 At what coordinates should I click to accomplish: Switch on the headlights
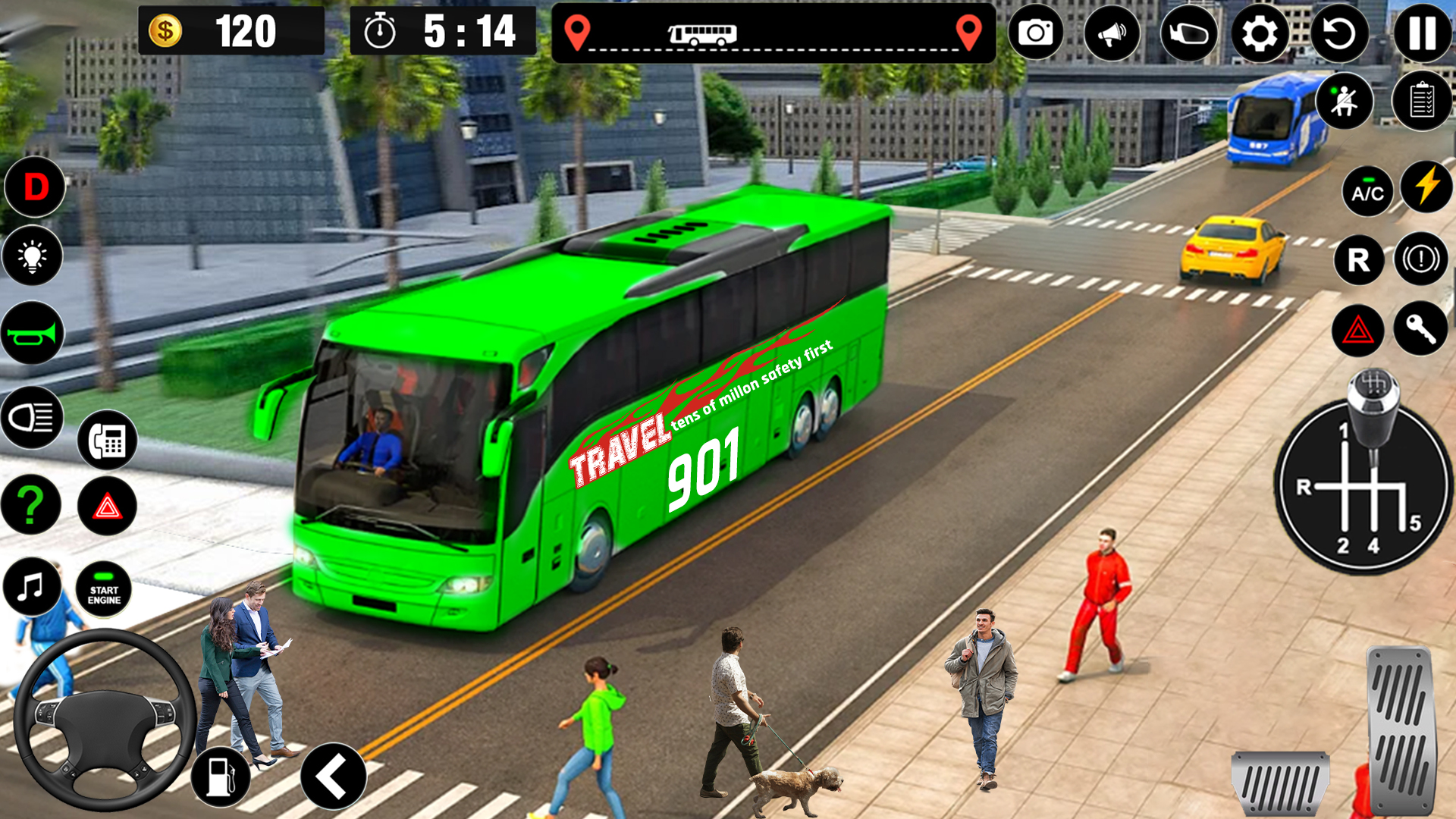[32, 417]
